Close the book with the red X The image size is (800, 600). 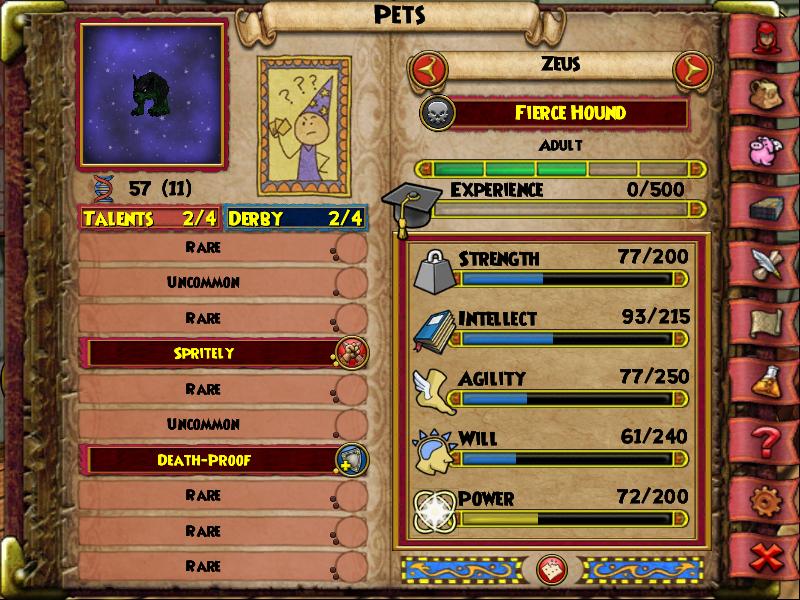click(x=768, y=556)
